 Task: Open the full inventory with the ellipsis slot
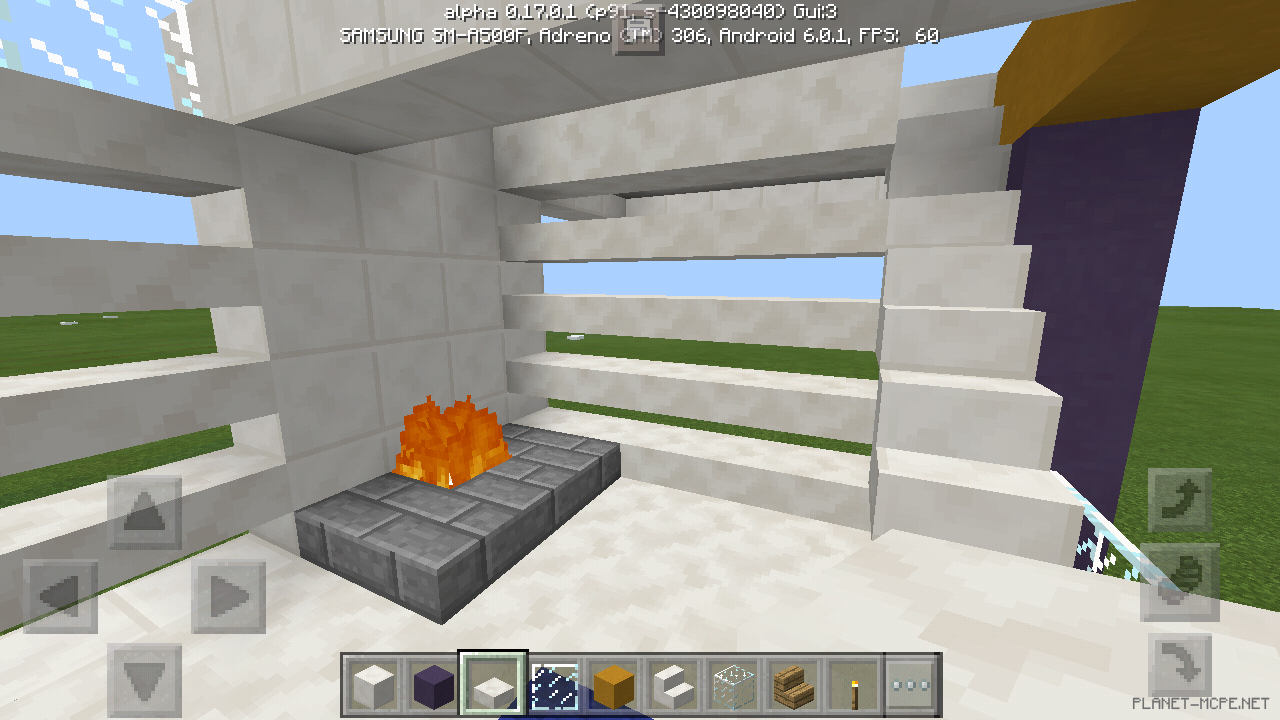pos(912,681)
